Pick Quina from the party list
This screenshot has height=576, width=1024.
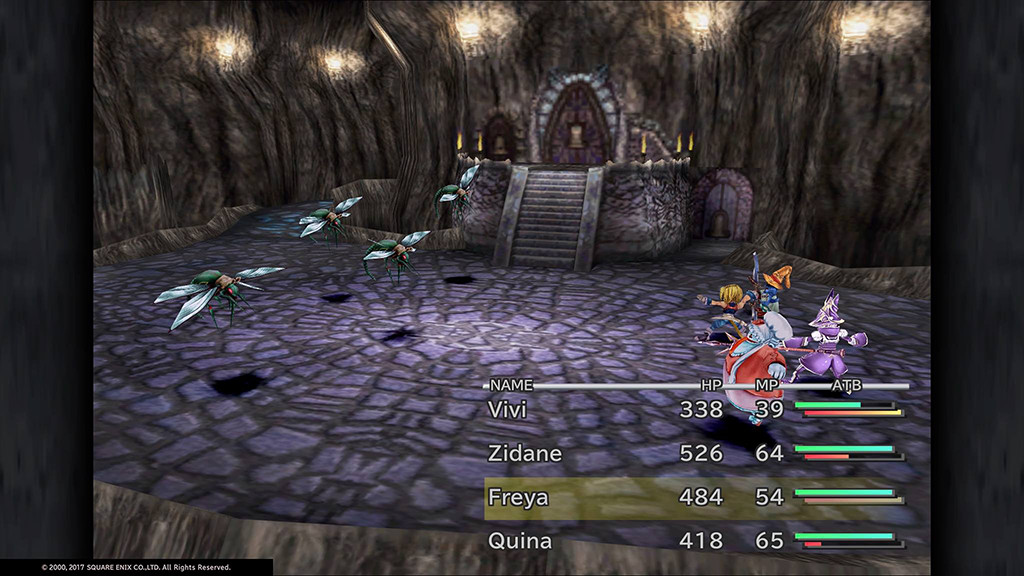(518, 541)
